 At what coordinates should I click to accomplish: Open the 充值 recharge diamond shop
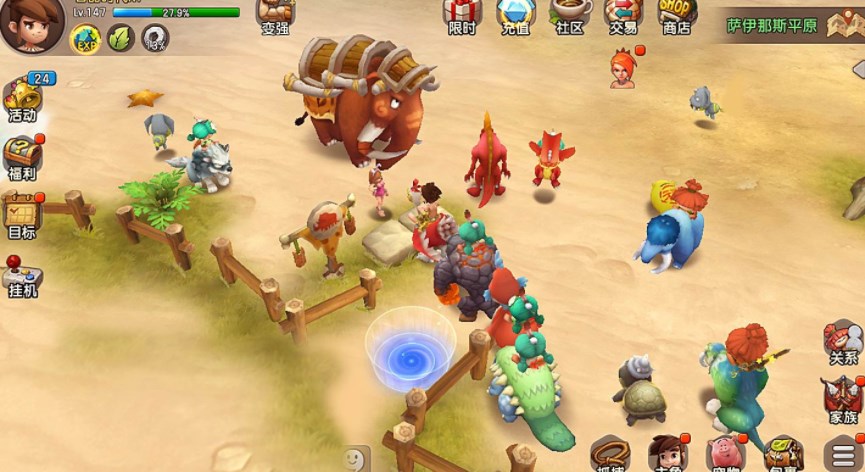pos(515,16)
